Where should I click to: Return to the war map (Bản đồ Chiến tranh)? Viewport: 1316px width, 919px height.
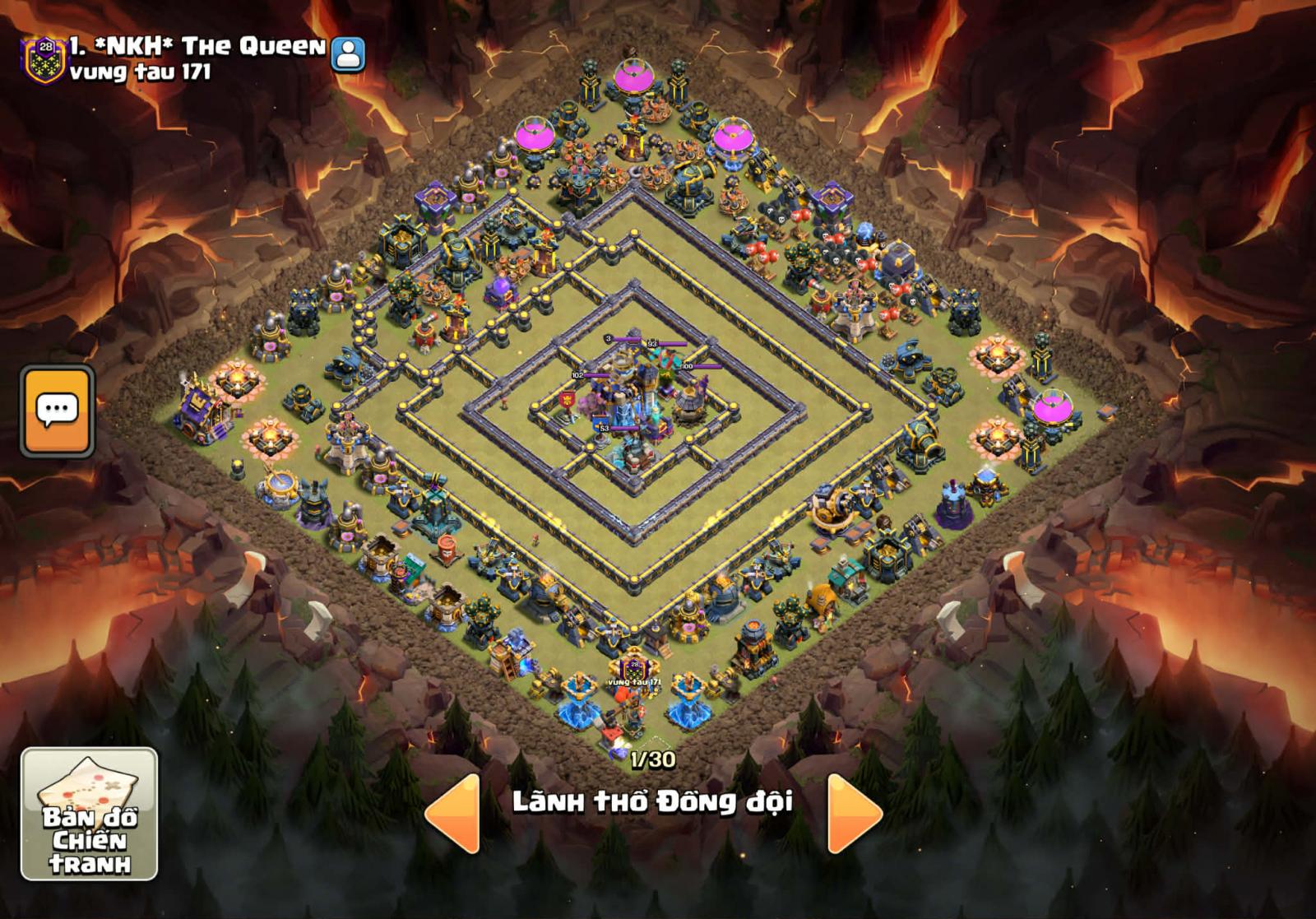point(89,814)
